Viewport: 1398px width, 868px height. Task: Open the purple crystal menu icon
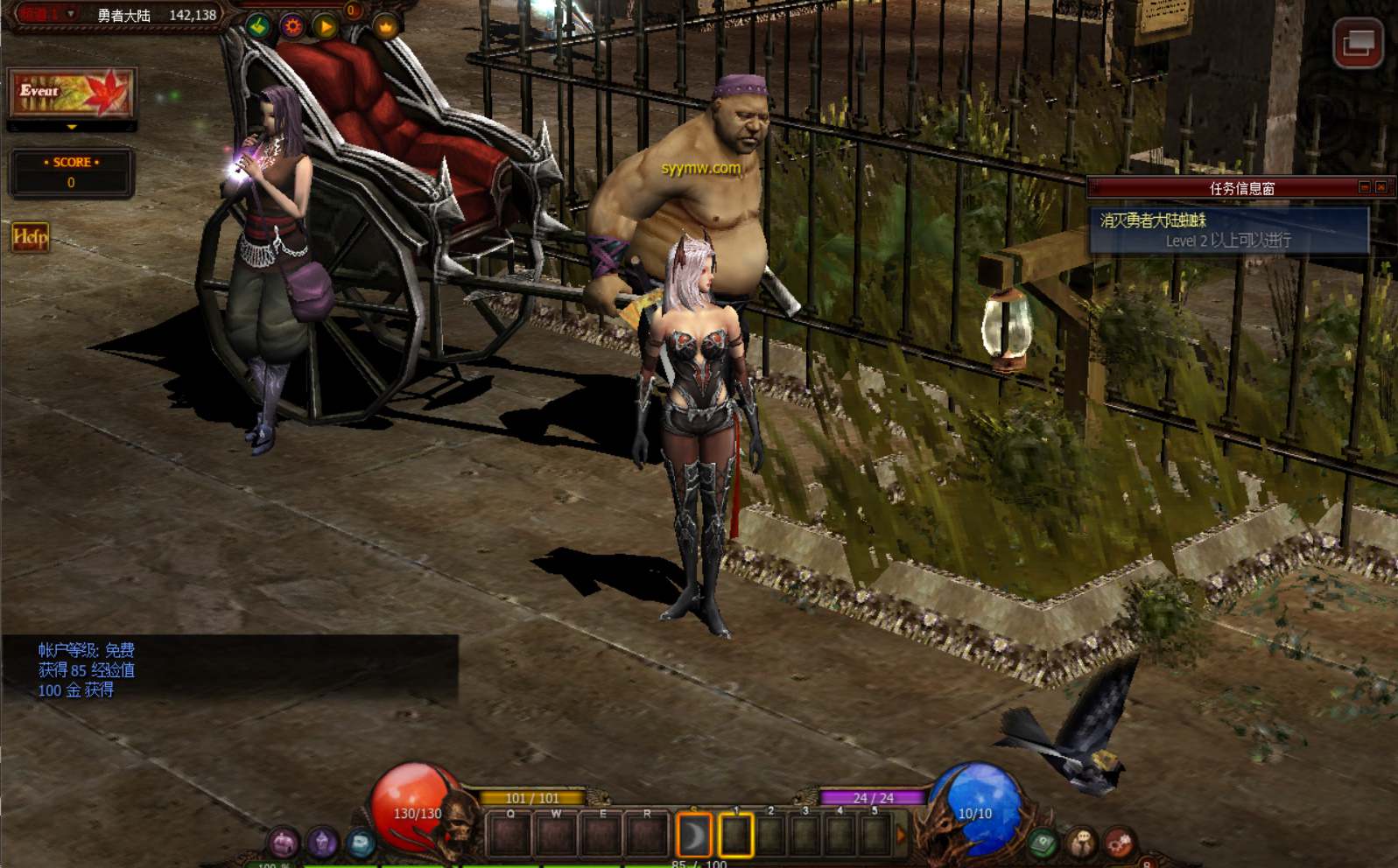(322, 843)
